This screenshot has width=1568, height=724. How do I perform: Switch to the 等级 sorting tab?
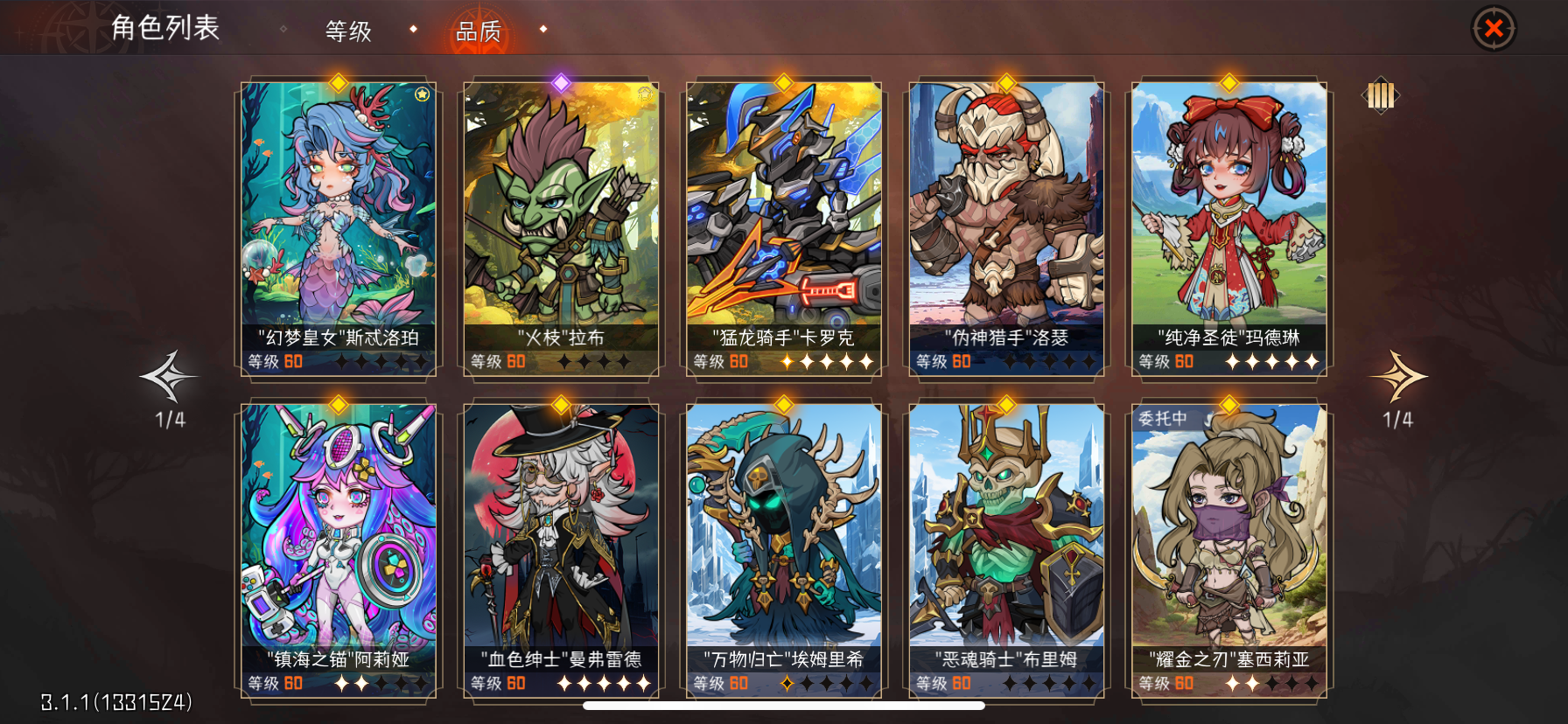point(349,31)
